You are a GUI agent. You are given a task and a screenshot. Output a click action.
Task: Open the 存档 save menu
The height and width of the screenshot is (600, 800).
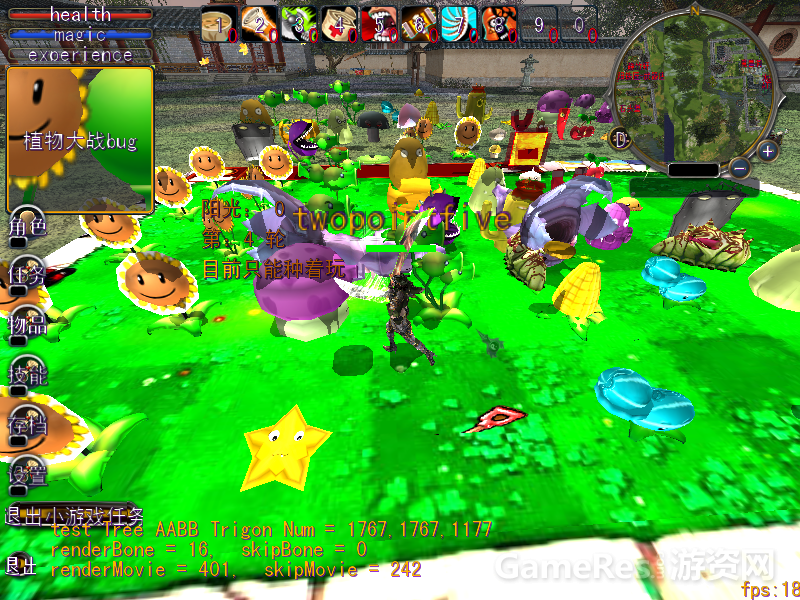[27, 427]
